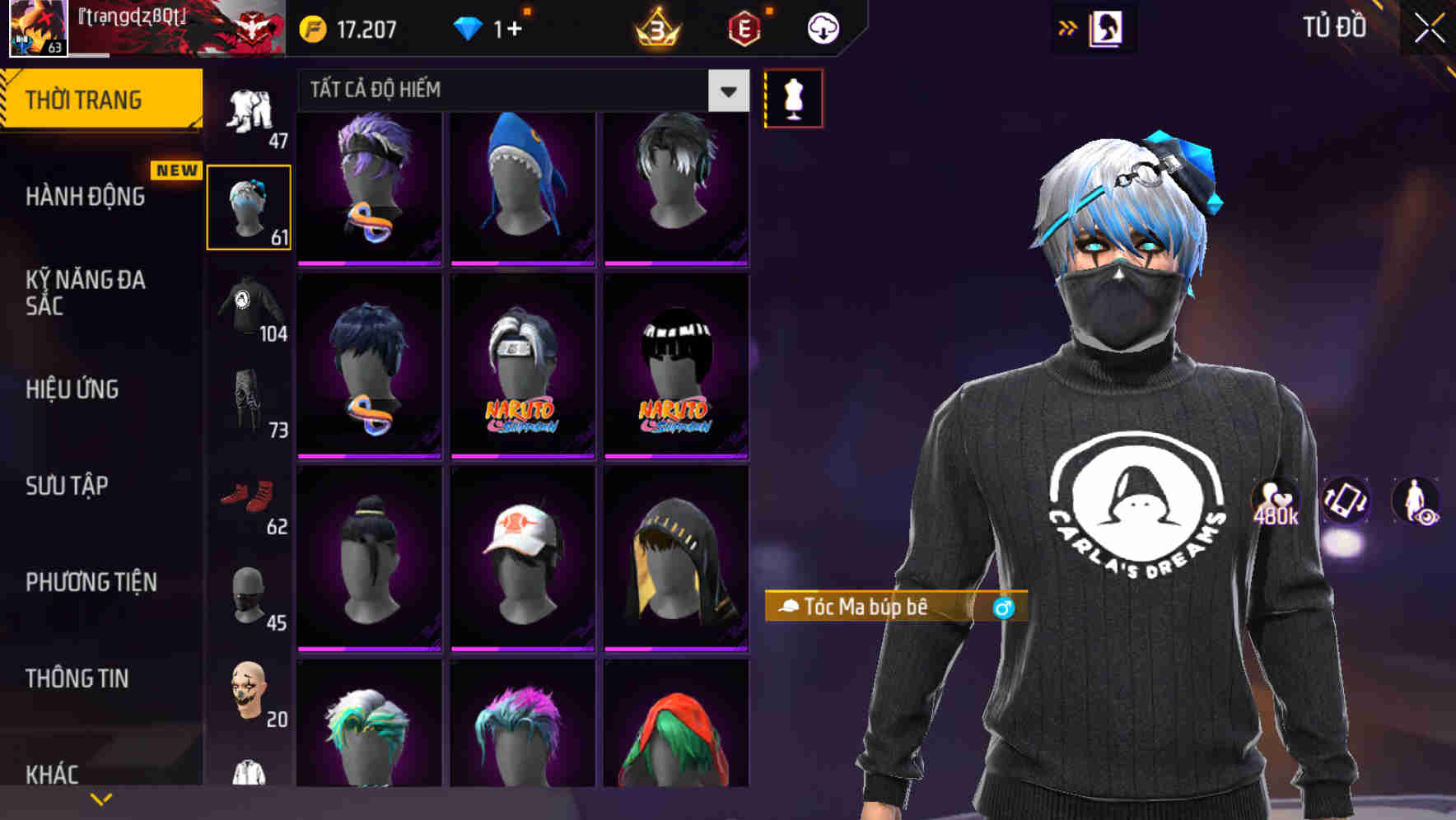The image size is (1456, 820).
Task: Open the jacket category with 104 items
Action: 250,309
